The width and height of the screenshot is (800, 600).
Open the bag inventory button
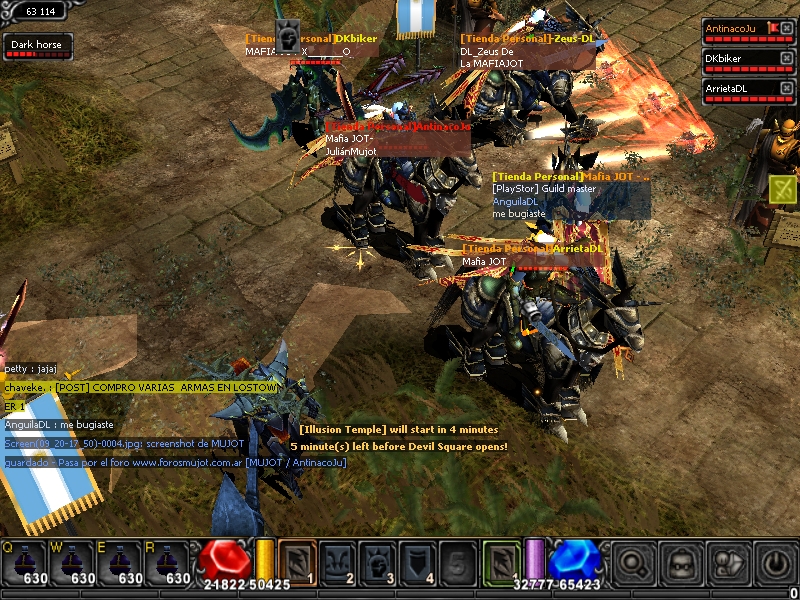(x=681, y=563)
